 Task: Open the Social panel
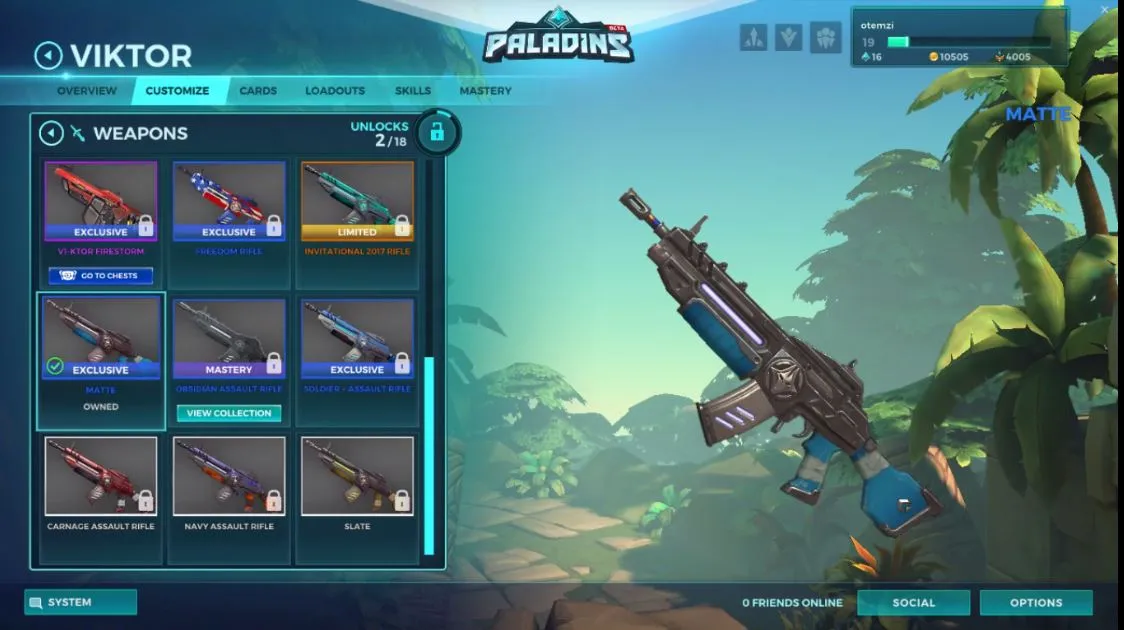coord(913,603)
